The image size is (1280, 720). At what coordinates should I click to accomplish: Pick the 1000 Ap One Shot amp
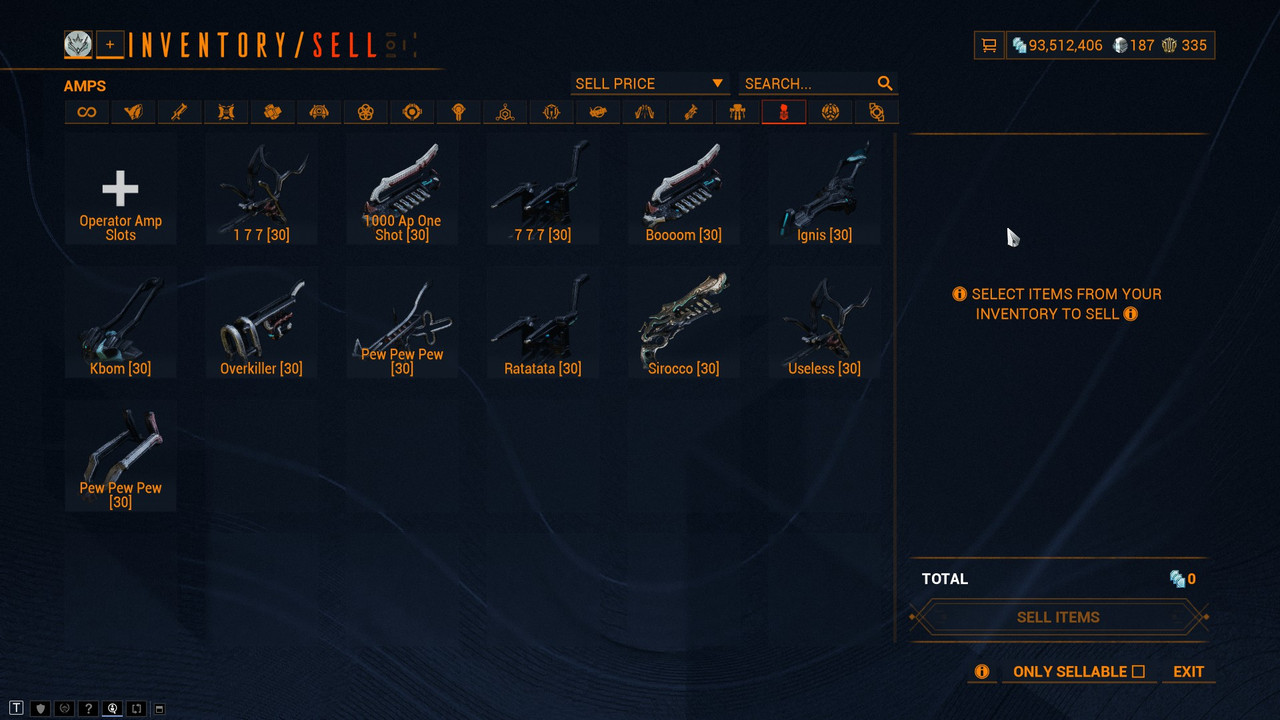click(x=402, y=190)
